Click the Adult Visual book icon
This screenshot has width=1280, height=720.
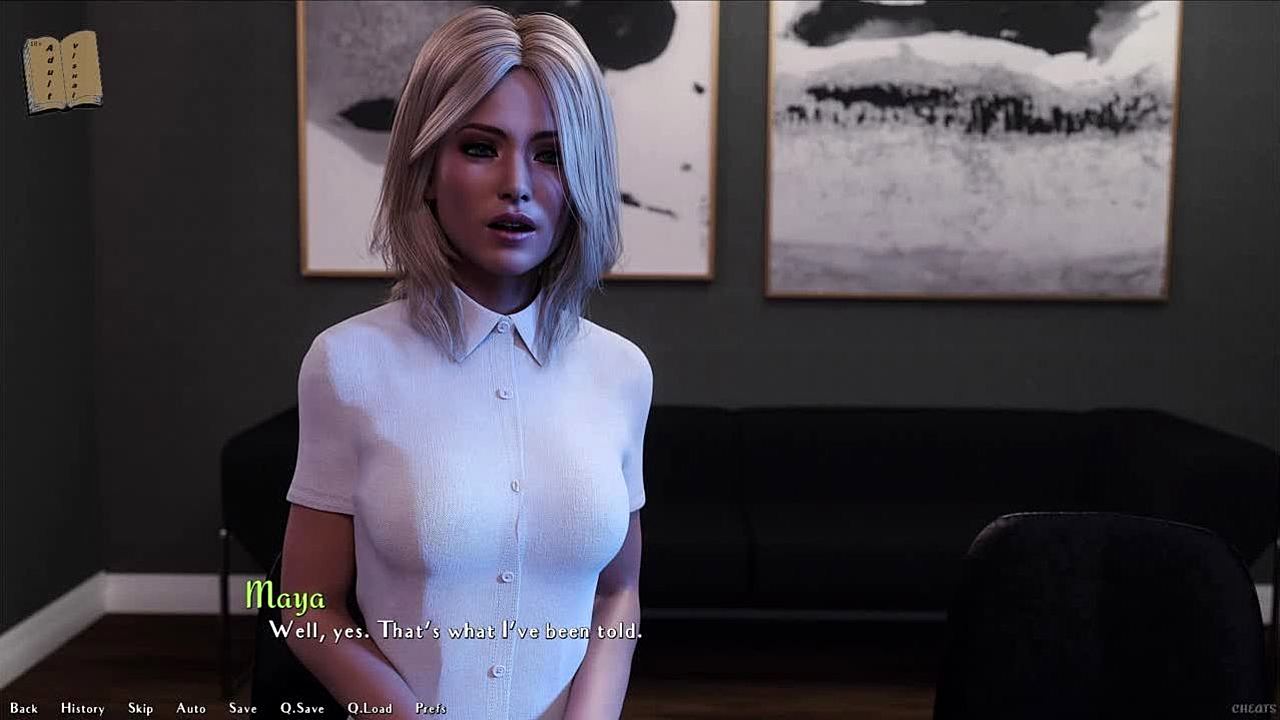tap(62, 71)
